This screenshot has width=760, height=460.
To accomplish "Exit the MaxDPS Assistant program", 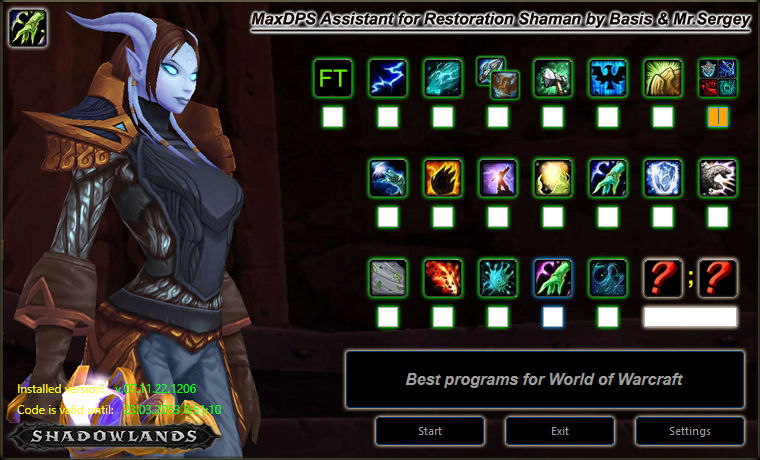I will pos(560,431).
